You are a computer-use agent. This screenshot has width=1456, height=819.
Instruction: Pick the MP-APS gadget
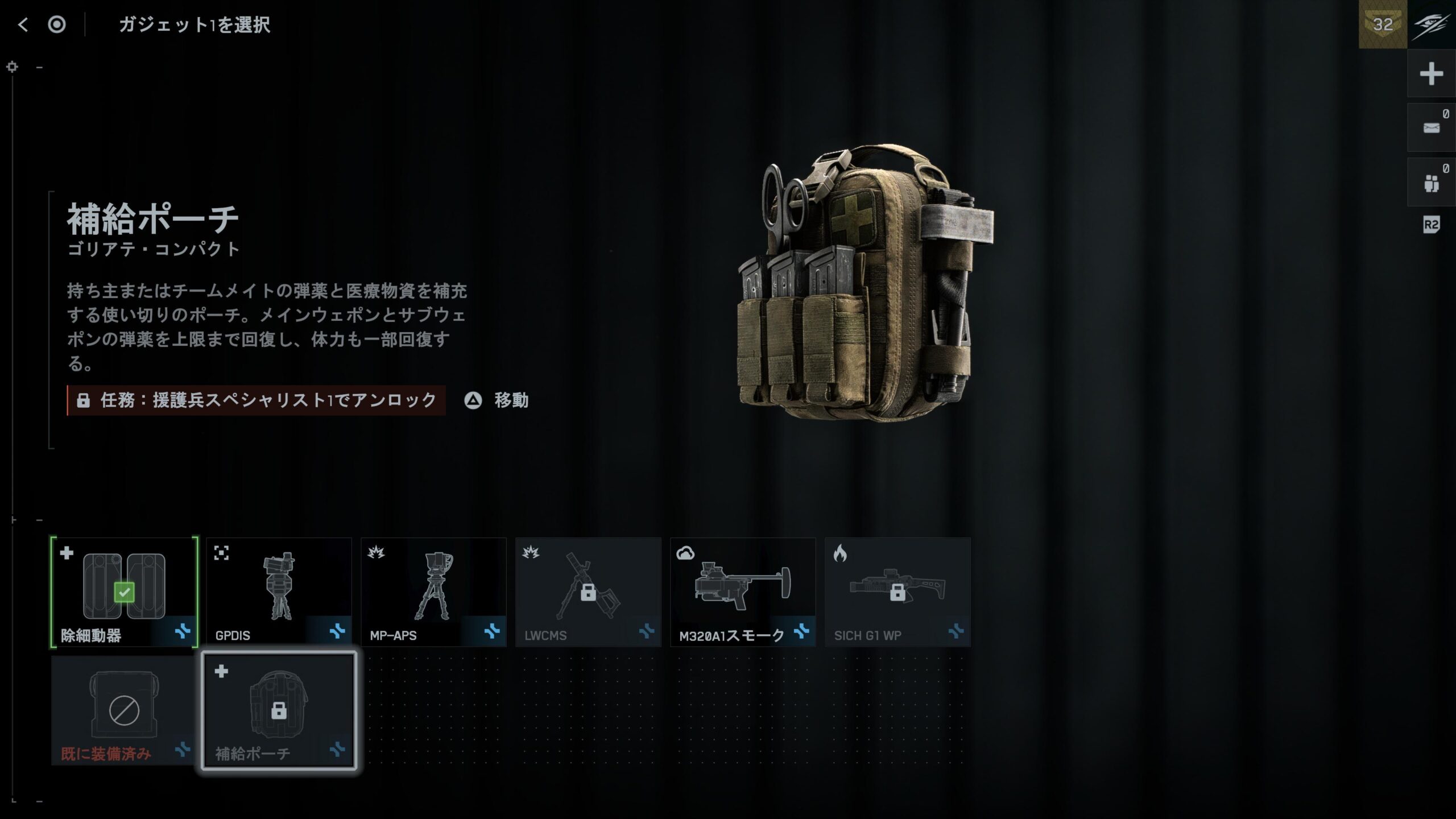pyautogui.click(x=433, y=592)
